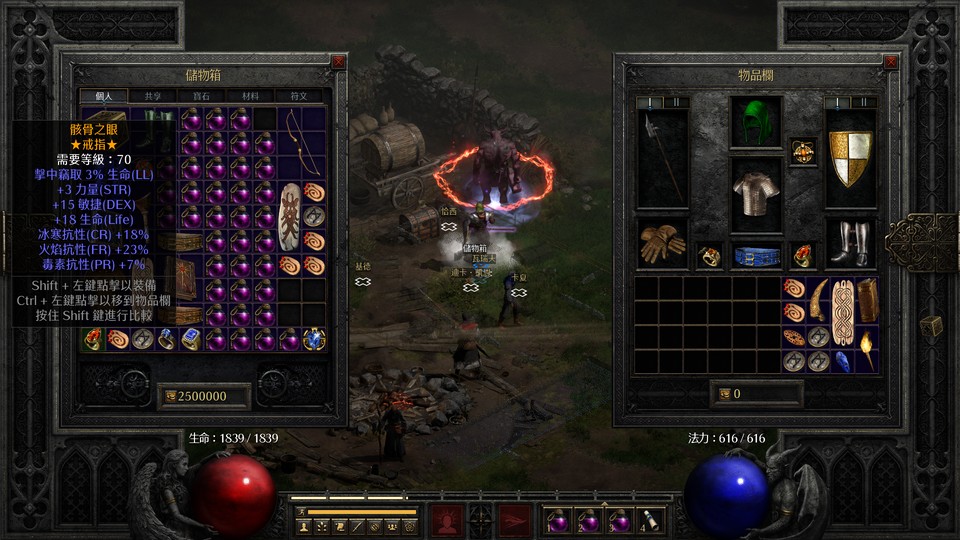Select the torch charm in inventory
The height and width of the screenshot is (540, 960).
tap(866, 349)
